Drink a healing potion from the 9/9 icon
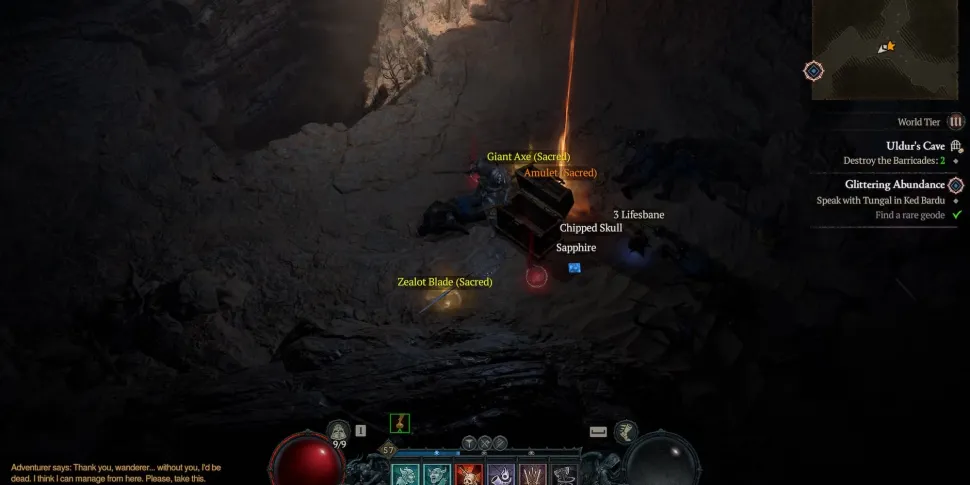970x485 pixels. 339,432
